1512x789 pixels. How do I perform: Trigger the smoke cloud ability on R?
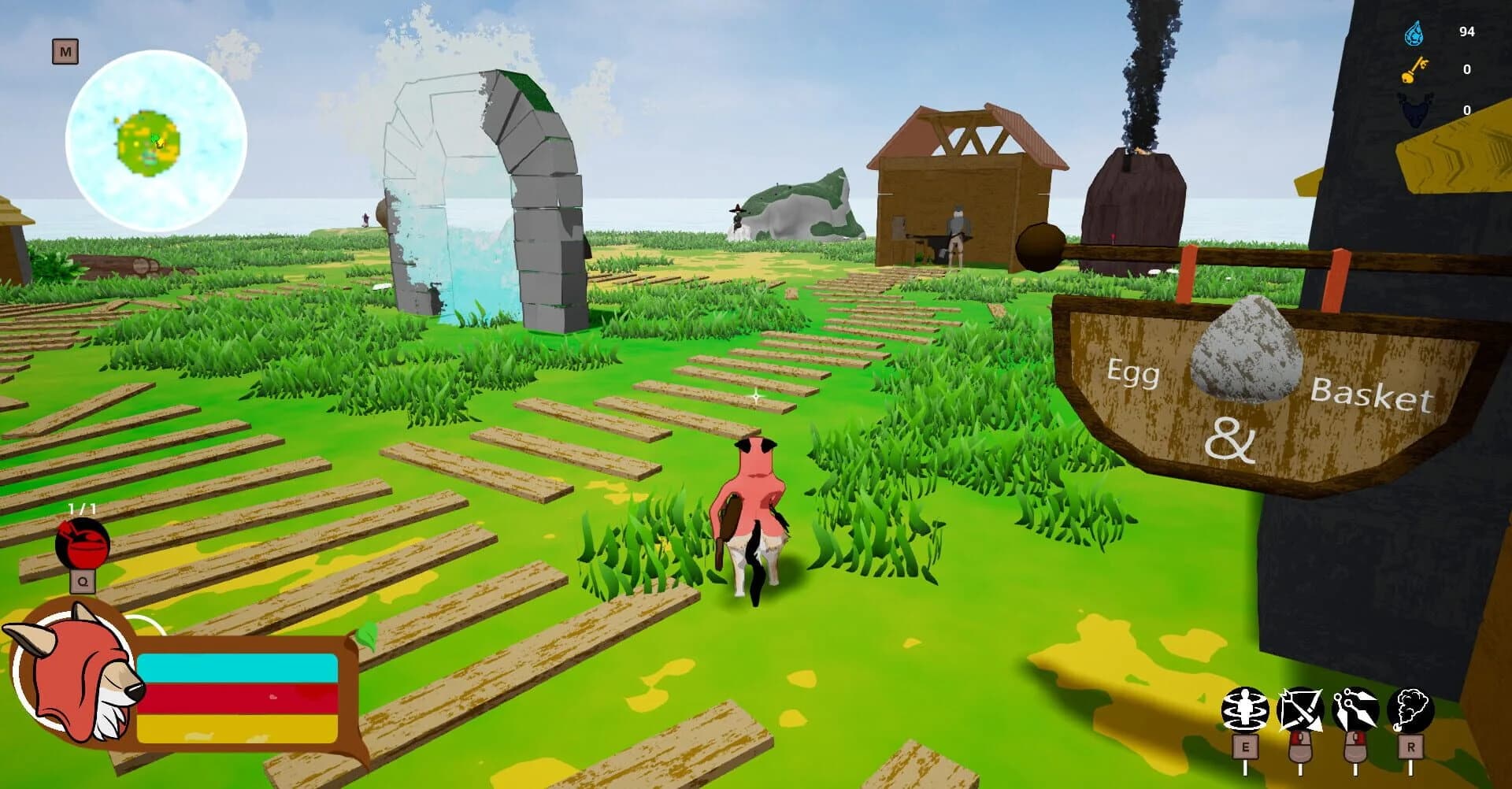click(x=1412, y=707)
